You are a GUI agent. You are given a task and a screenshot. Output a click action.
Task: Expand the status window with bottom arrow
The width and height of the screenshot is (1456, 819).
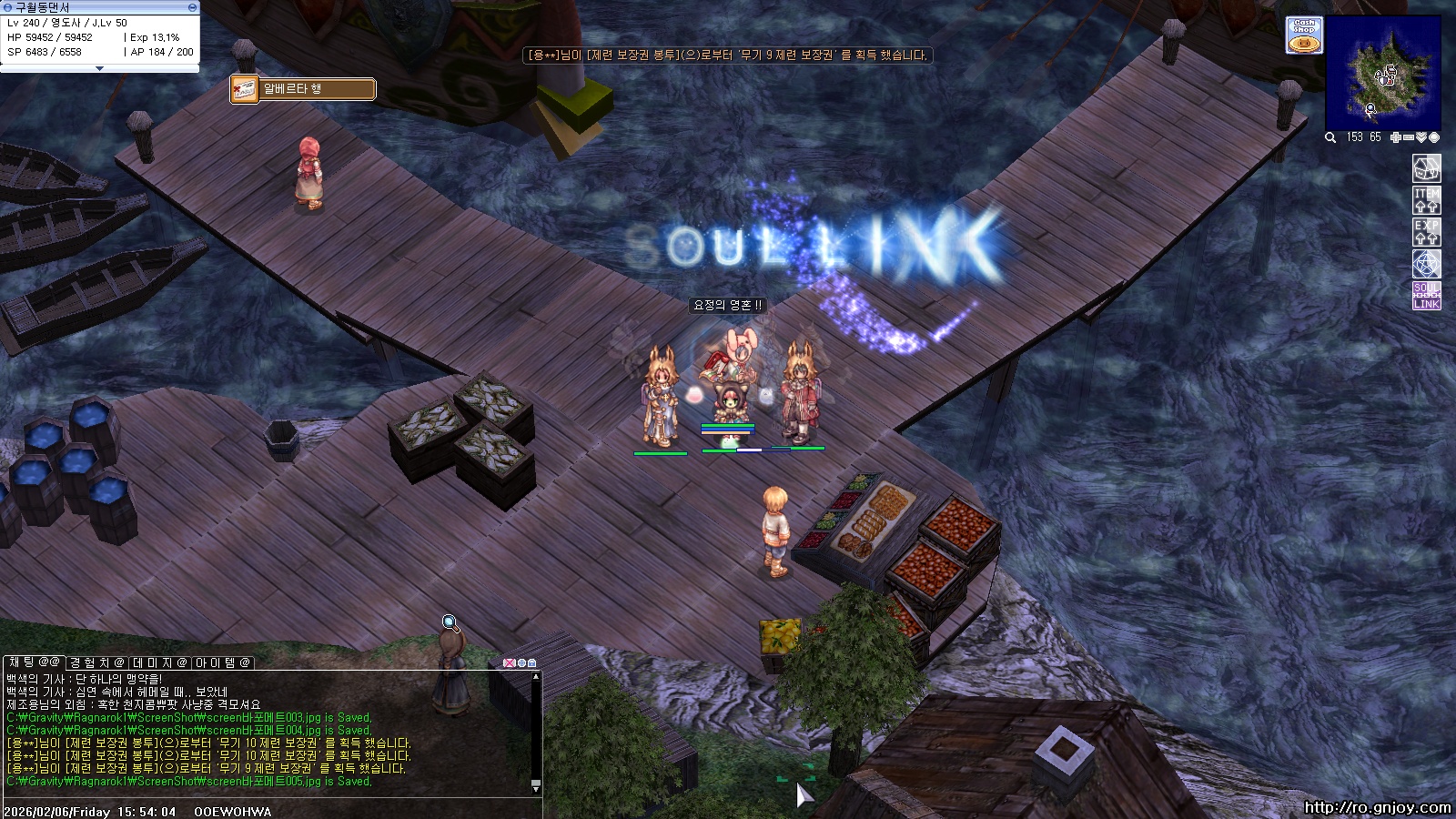[x=100, y=68]
